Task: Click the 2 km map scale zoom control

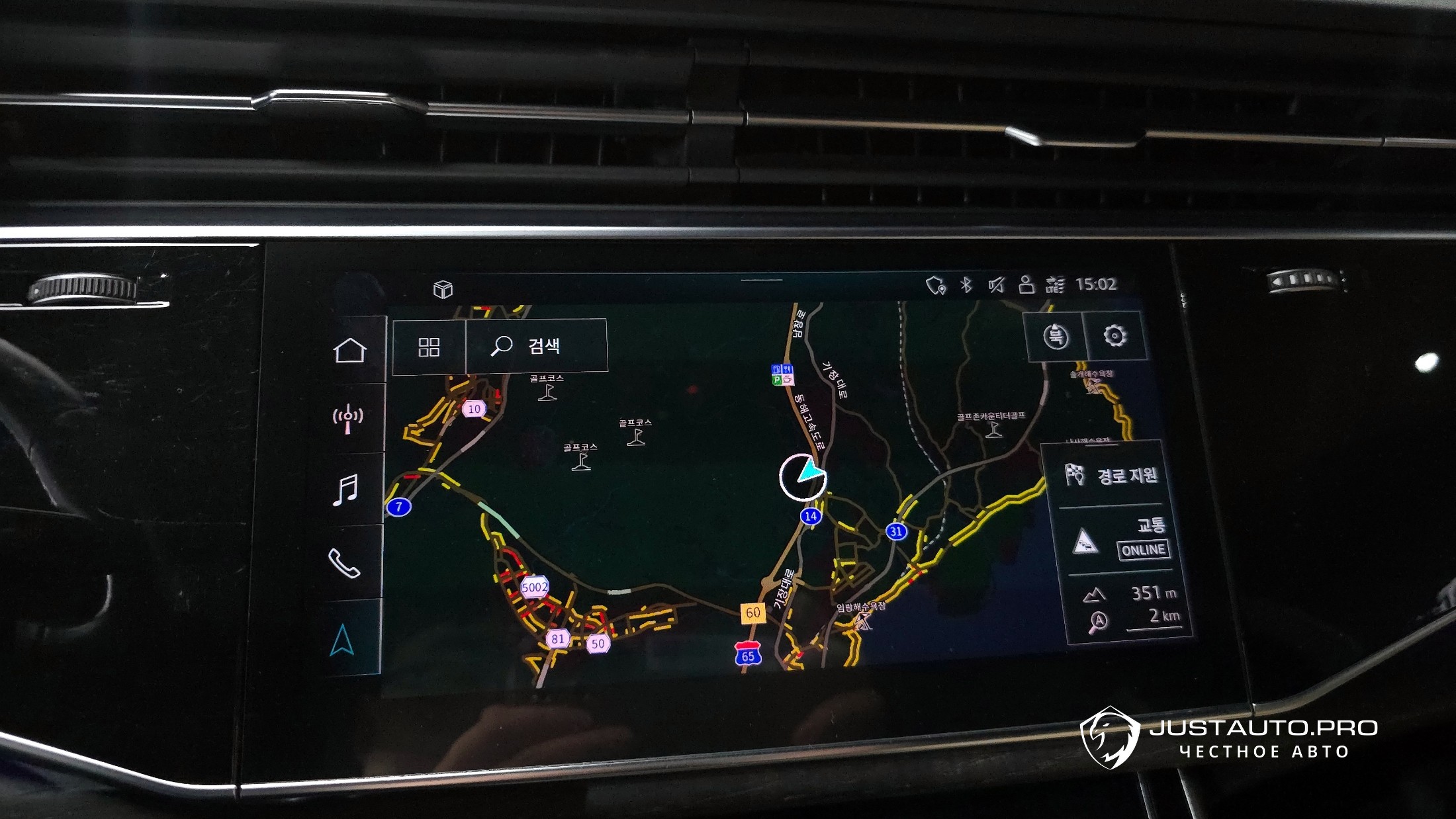Action: [1133, 618]
